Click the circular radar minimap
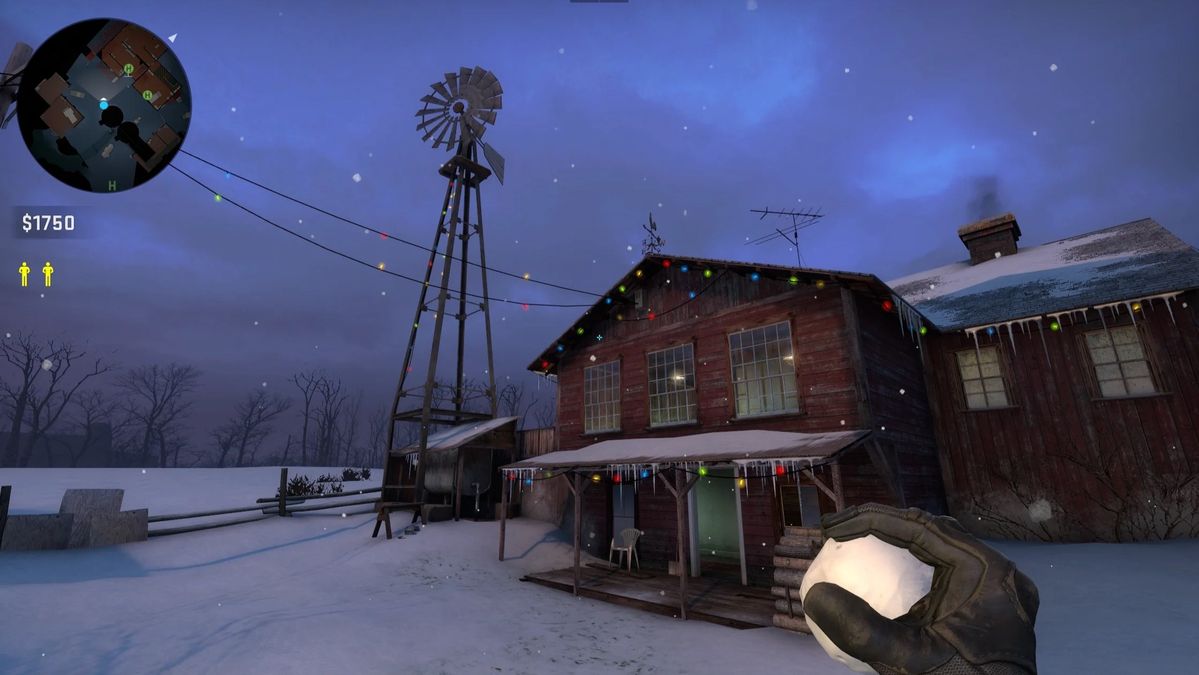Screen dimensions: 1199x675 (104, 105)
